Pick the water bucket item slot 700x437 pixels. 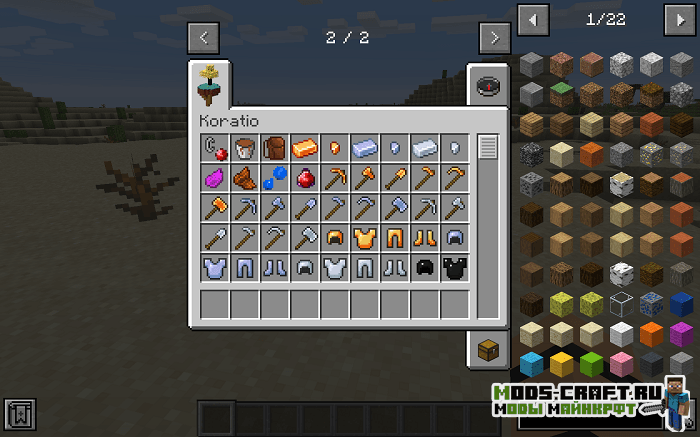click(x=245, y=149)
